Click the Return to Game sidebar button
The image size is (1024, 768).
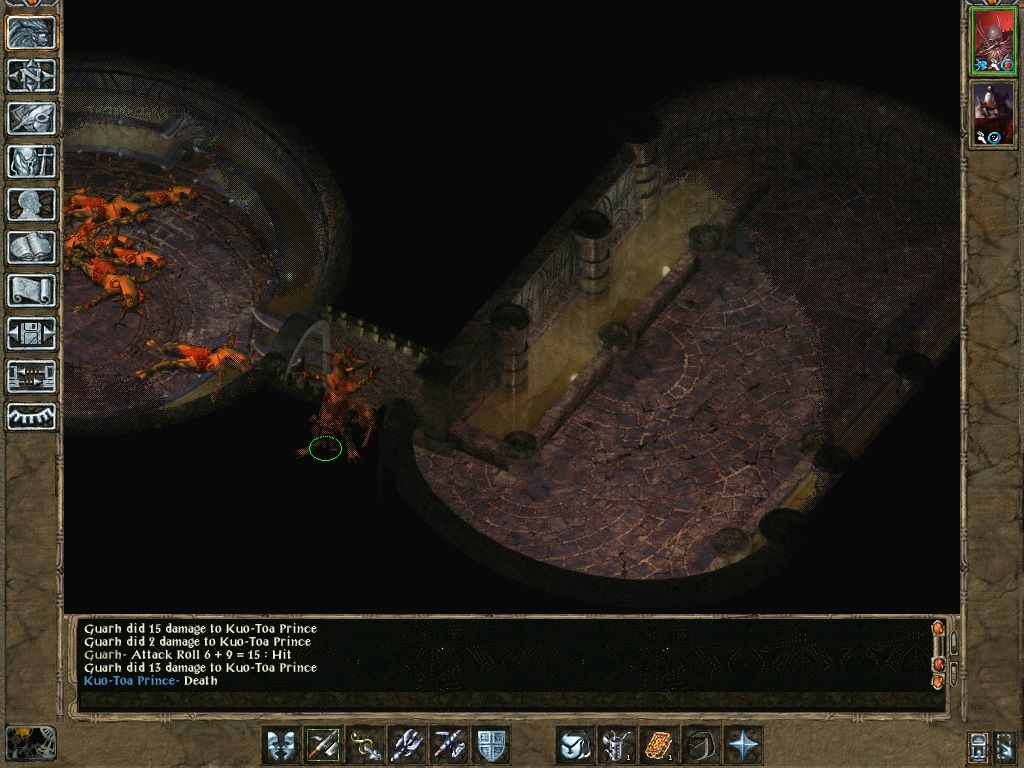31,33
